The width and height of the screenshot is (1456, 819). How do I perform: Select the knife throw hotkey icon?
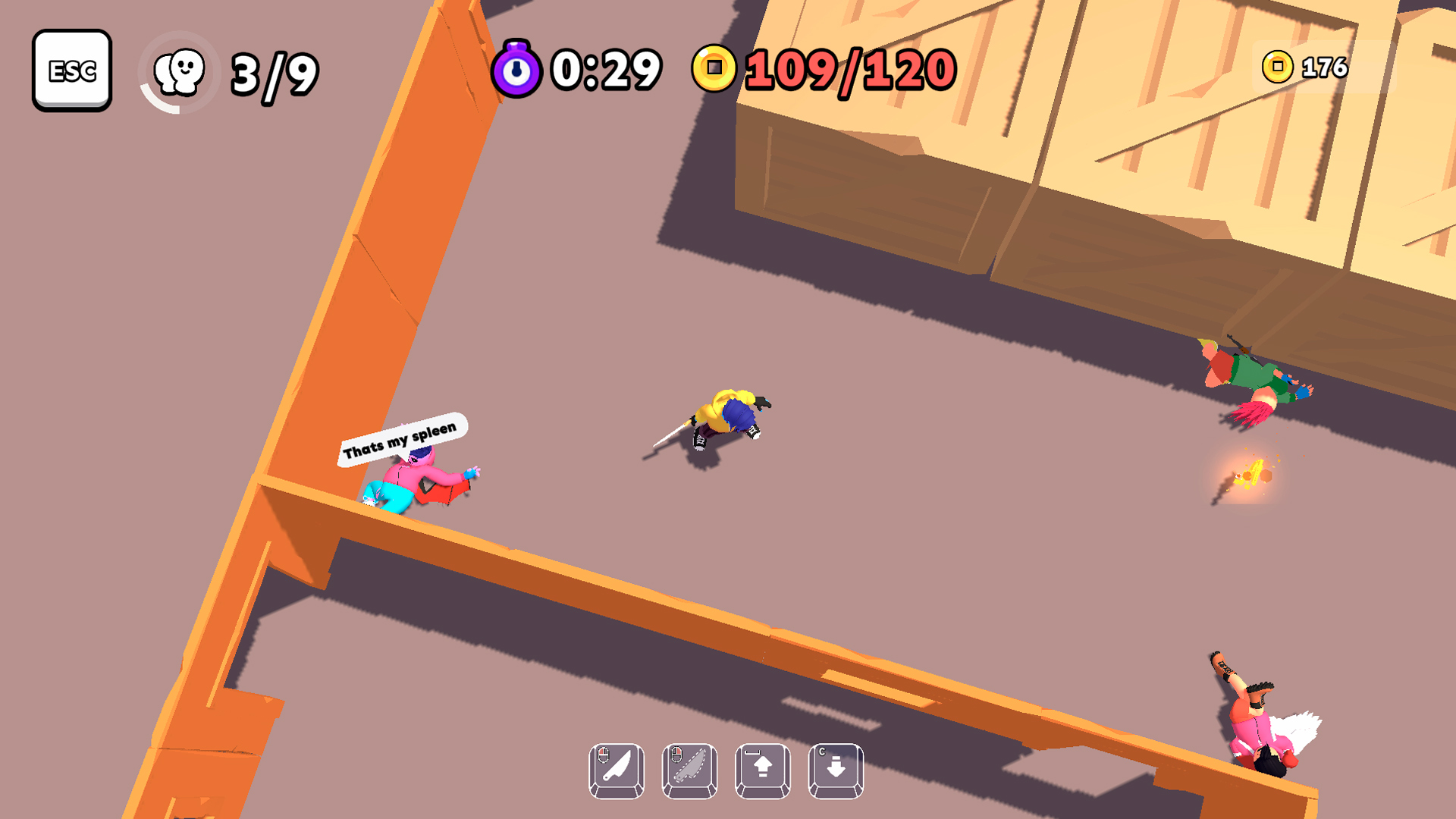[689, 771]
